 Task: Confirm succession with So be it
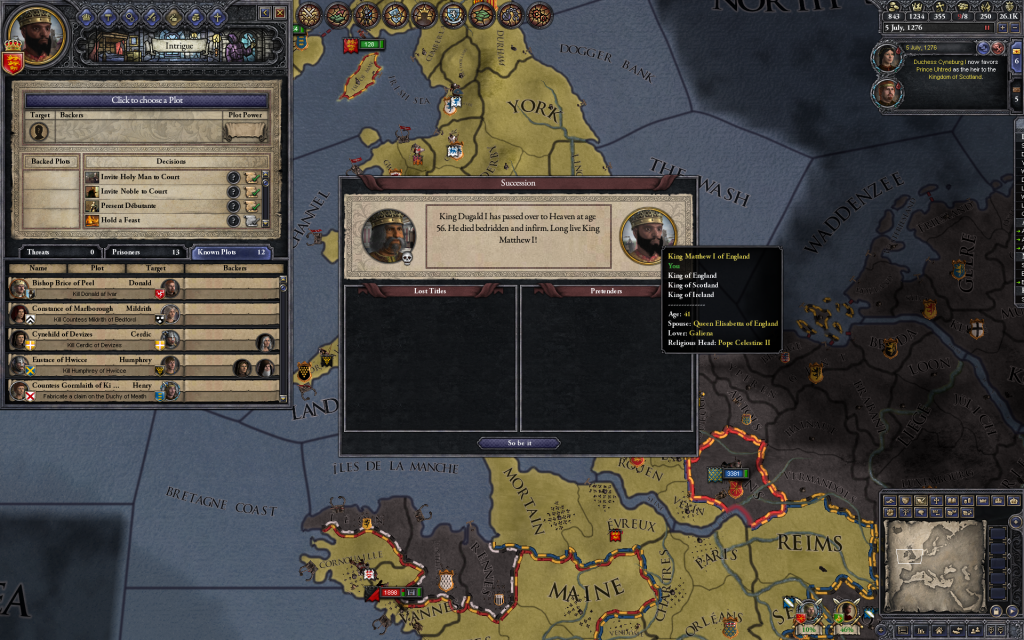(x=518, y=443)
